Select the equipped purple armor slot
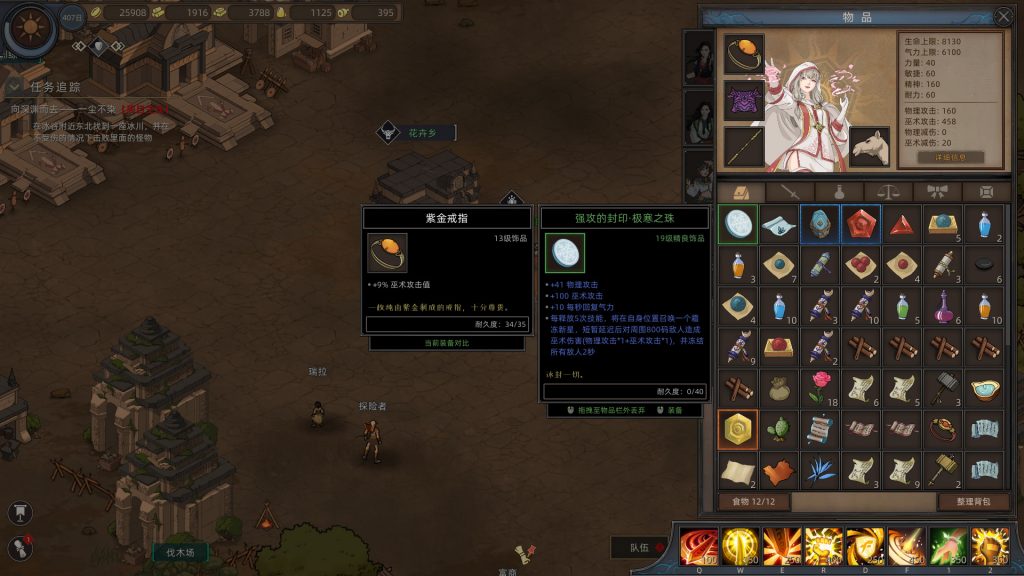Screen dimensions: 1024x576 pos(744,100)
